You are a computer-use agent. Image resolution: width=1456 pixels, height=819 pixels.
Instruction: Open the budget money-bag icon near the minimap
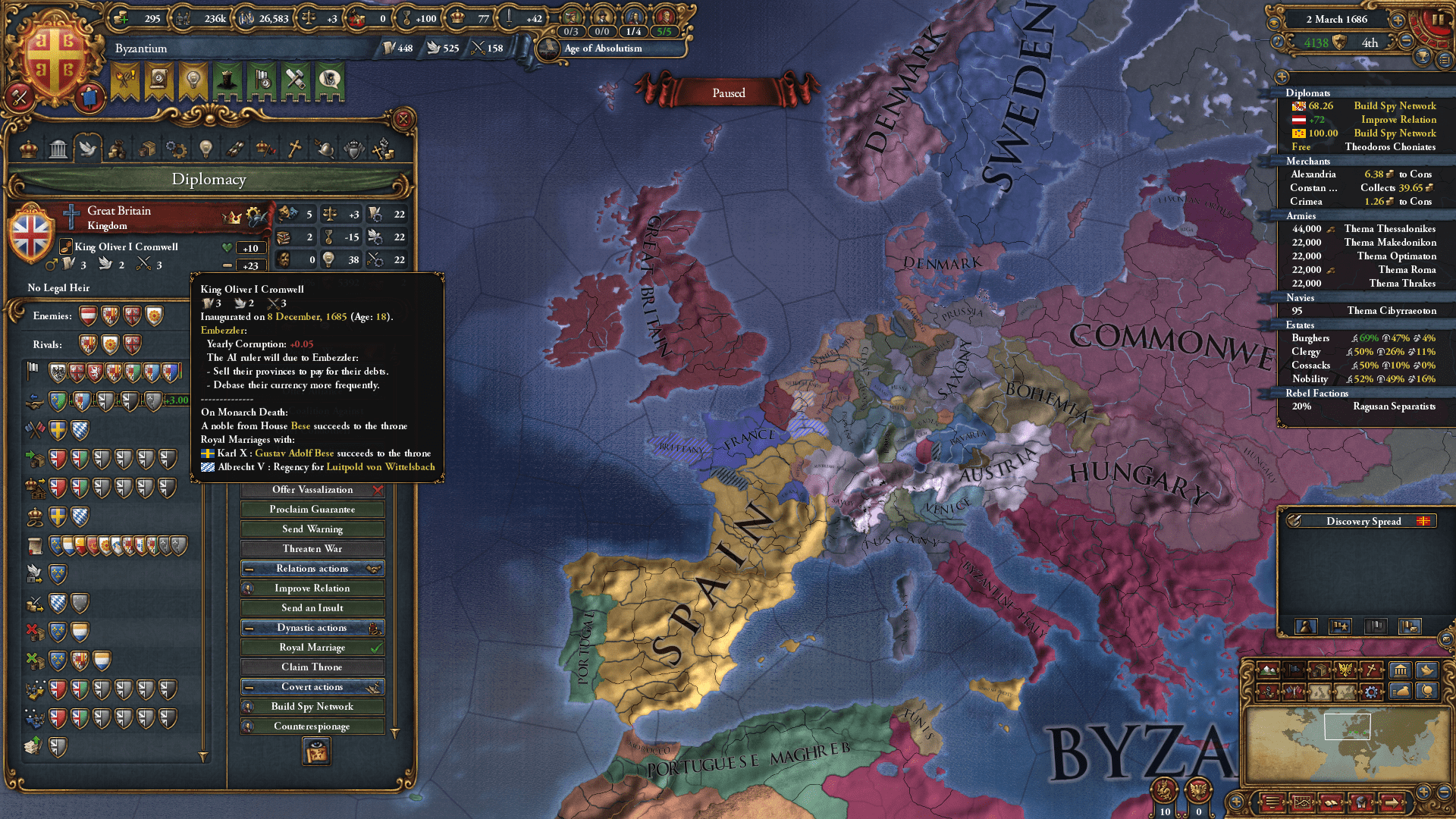click(x=1399, y=692)
